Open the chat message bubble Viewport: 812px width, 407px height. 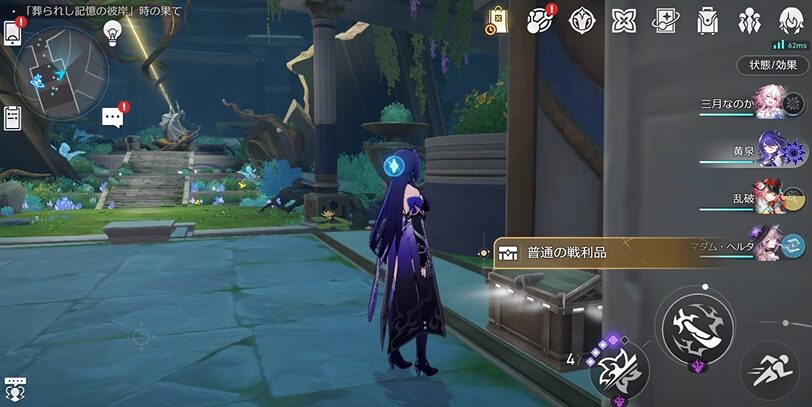point(113,118)
